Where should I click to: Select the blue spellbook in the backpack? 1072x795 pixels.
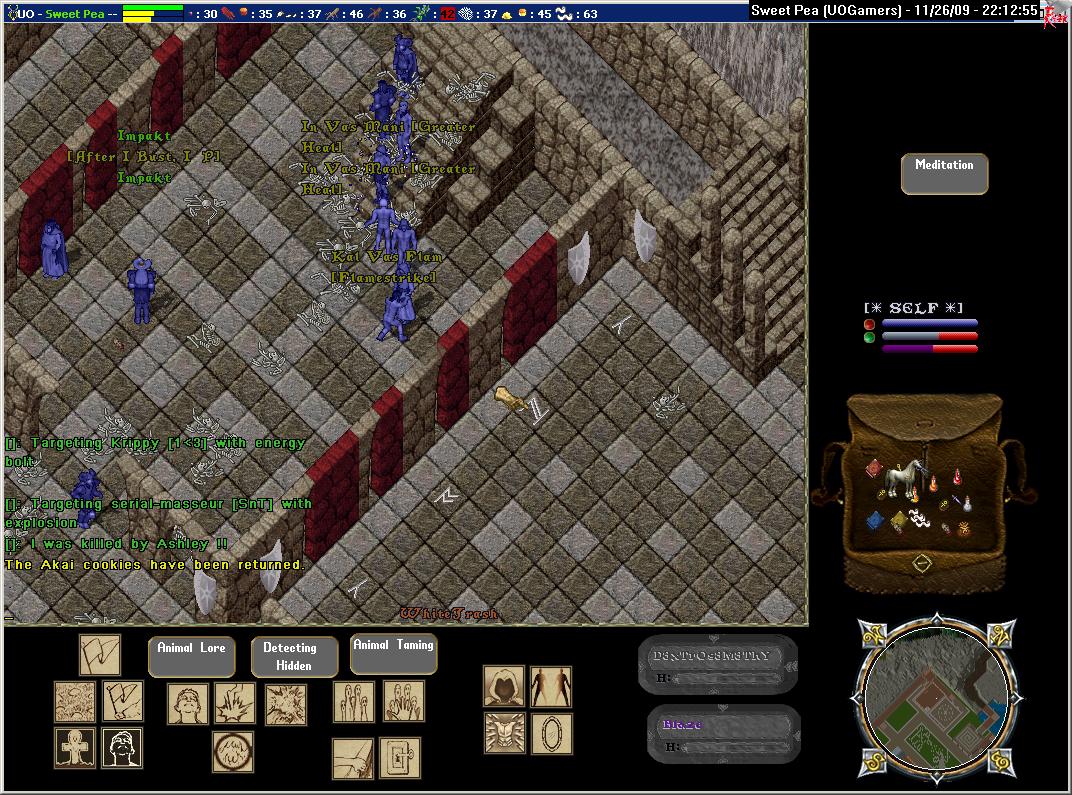pos(875,520)
